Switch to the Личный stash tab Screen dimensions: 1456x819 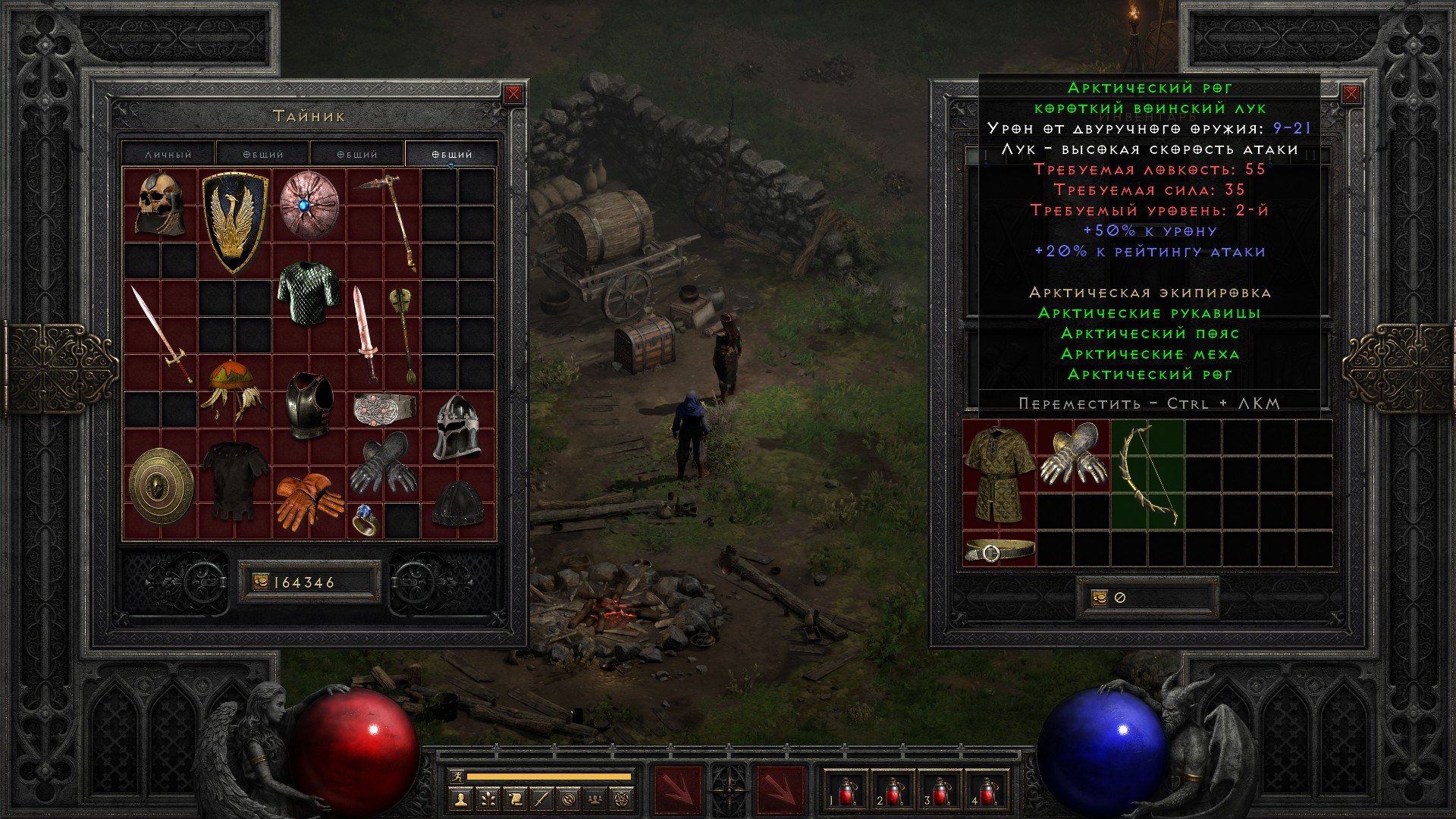[x=168, y=154]
